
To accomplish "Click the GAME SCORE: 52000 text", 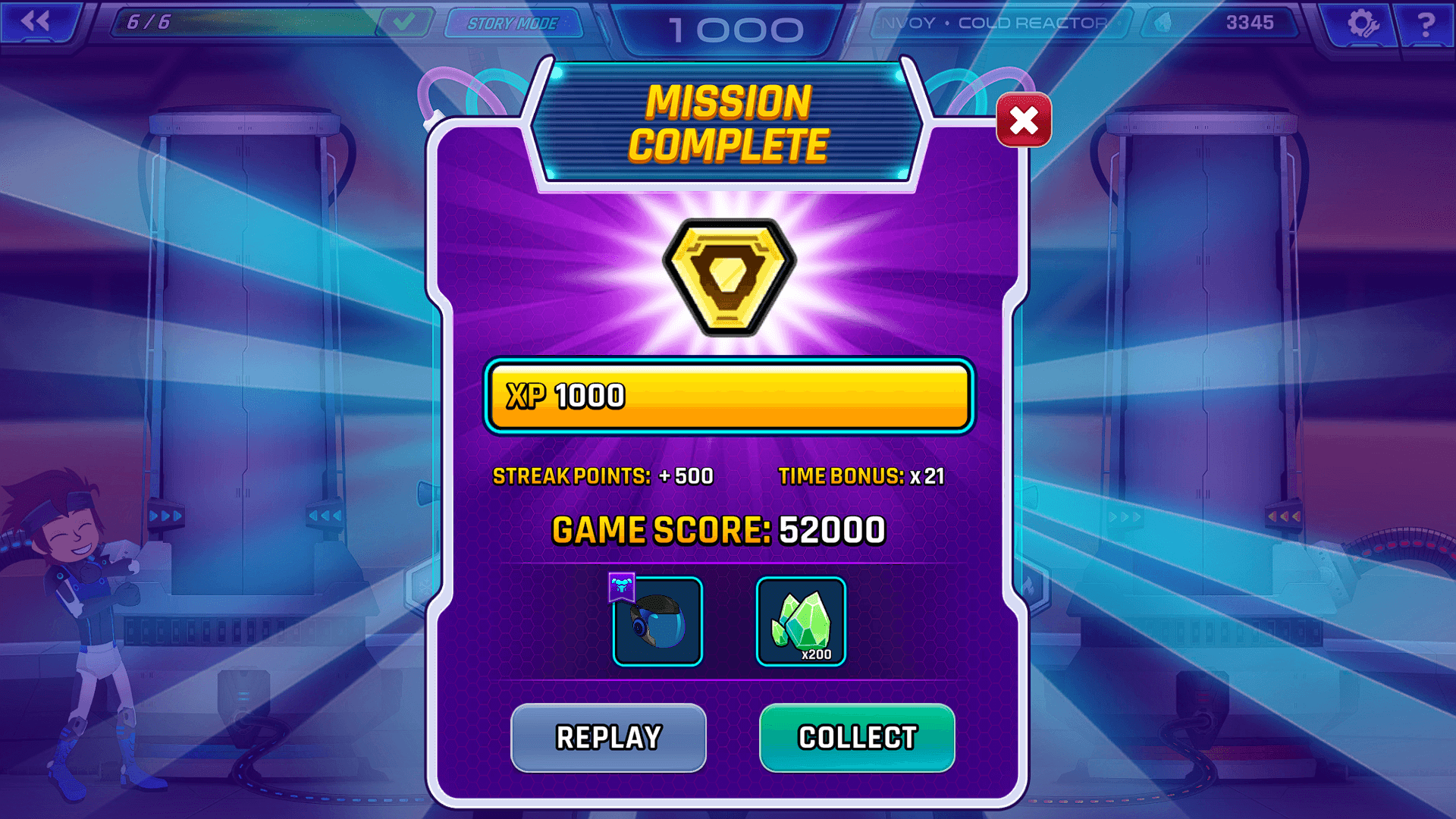I will 719,529.
